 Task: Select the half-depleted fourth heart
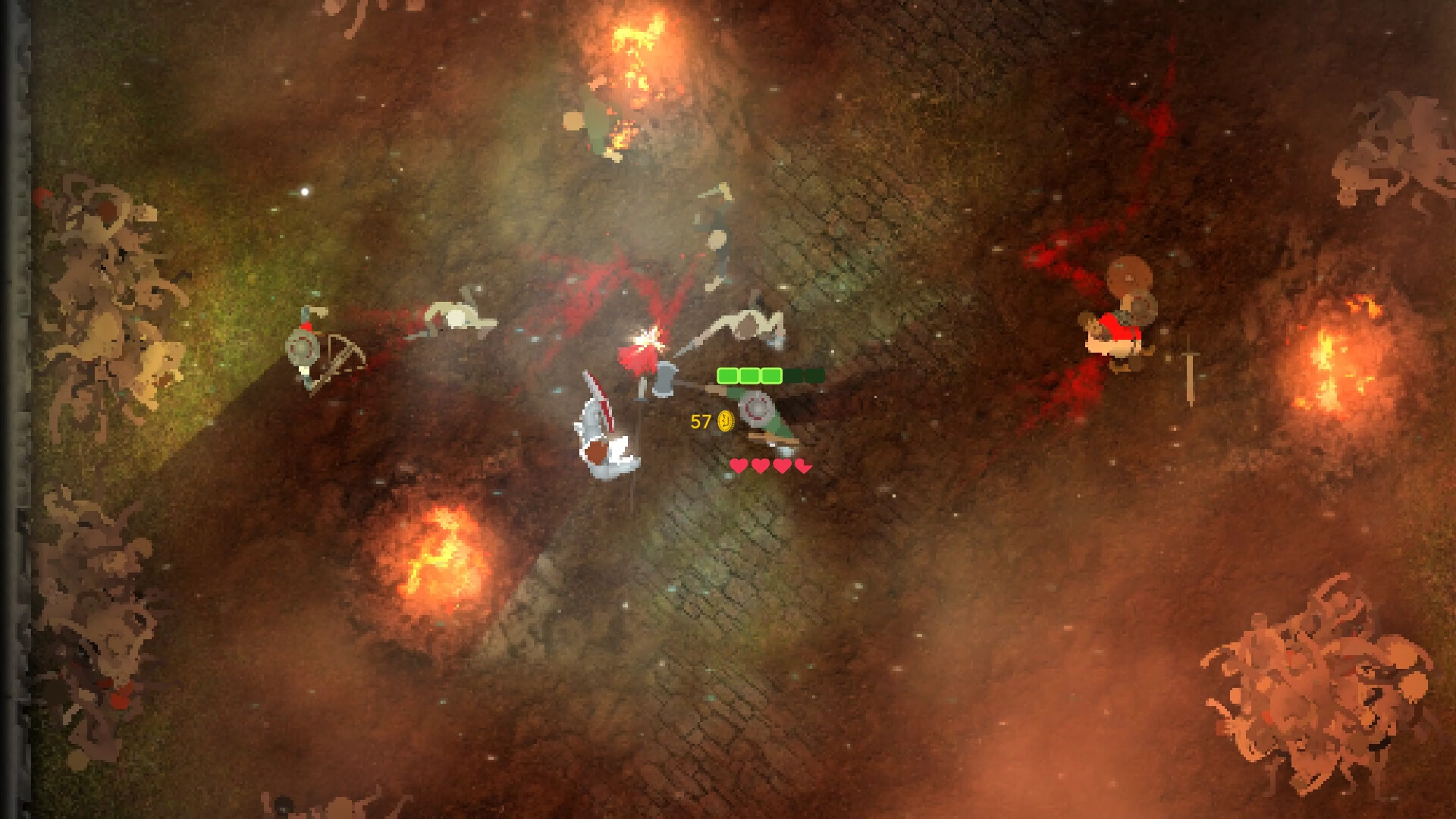pos(804,466)
